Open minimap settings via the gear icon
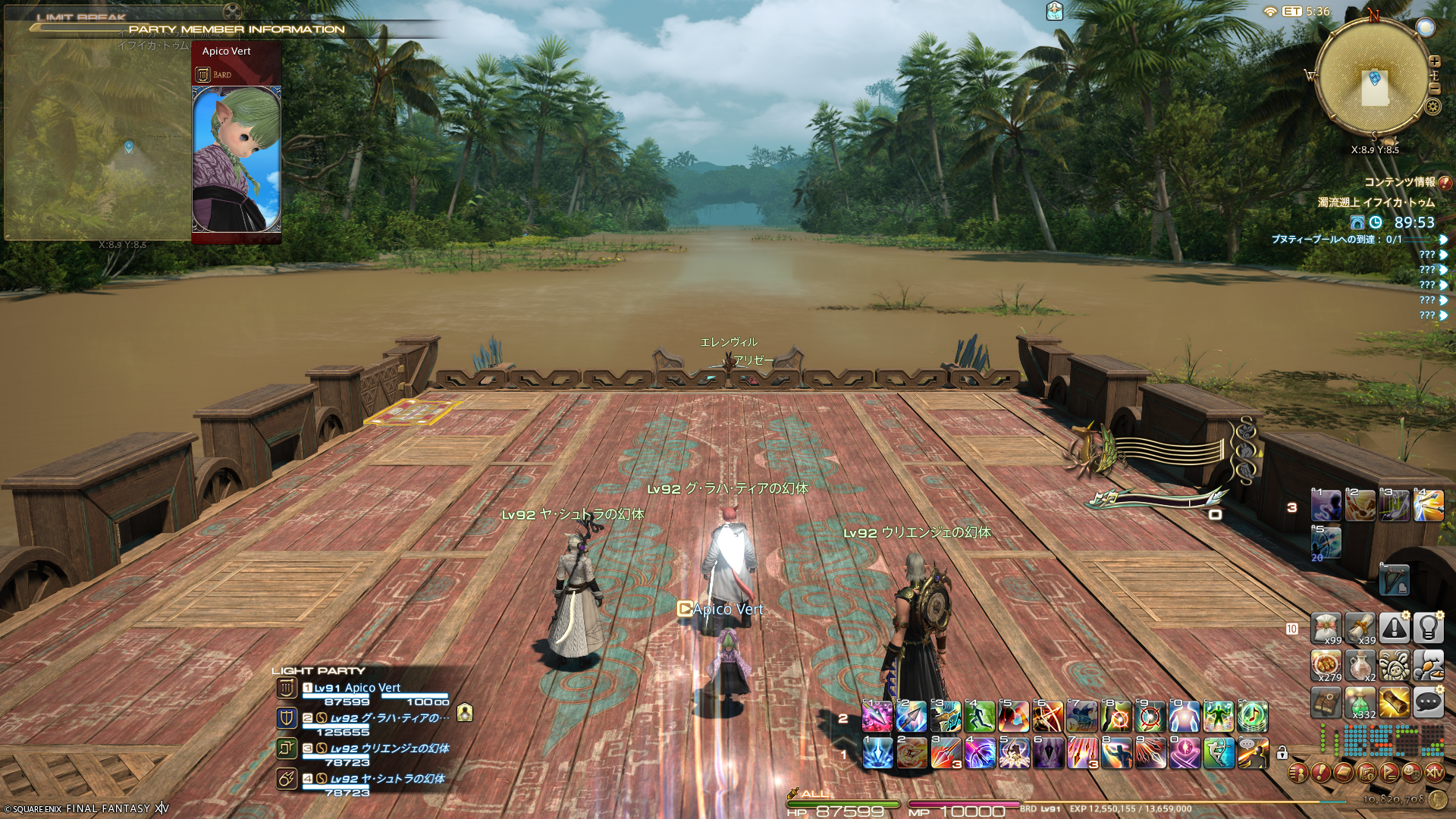The height and width of the screenshot is (819, 1456). pyautogui.click(x=1432, y=106)
